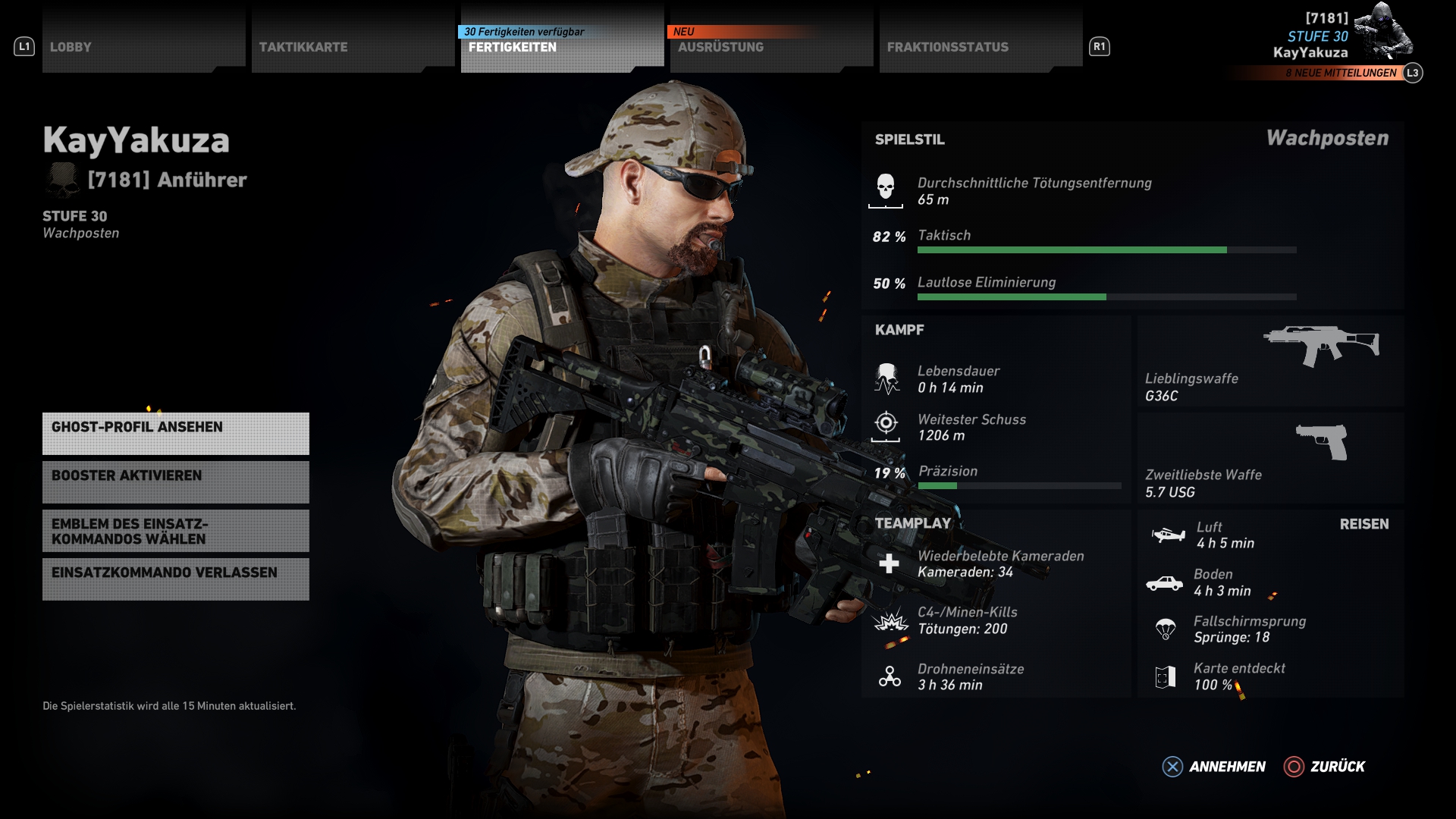Open the Taktikkarte tab
Screen dimensions: 1456x819
click(x=353, y=47)
